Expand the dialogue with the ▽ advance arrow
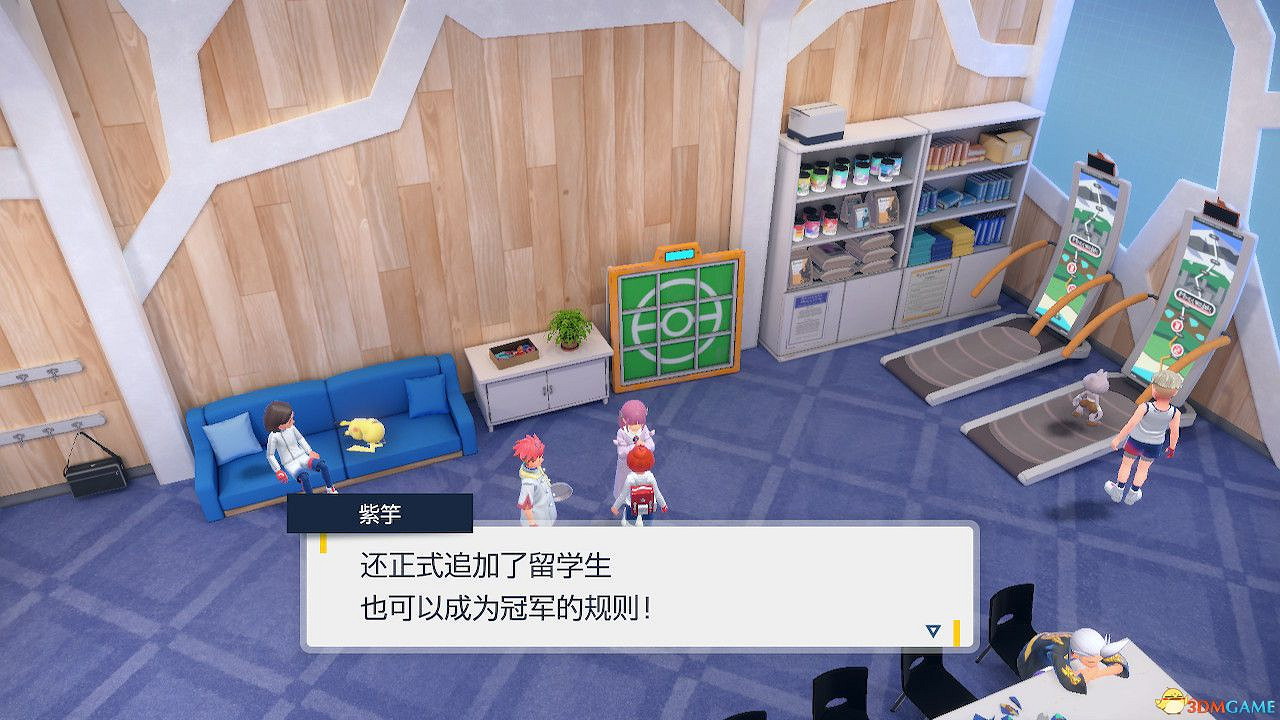The image size is (1280, 720). (932, 631)
